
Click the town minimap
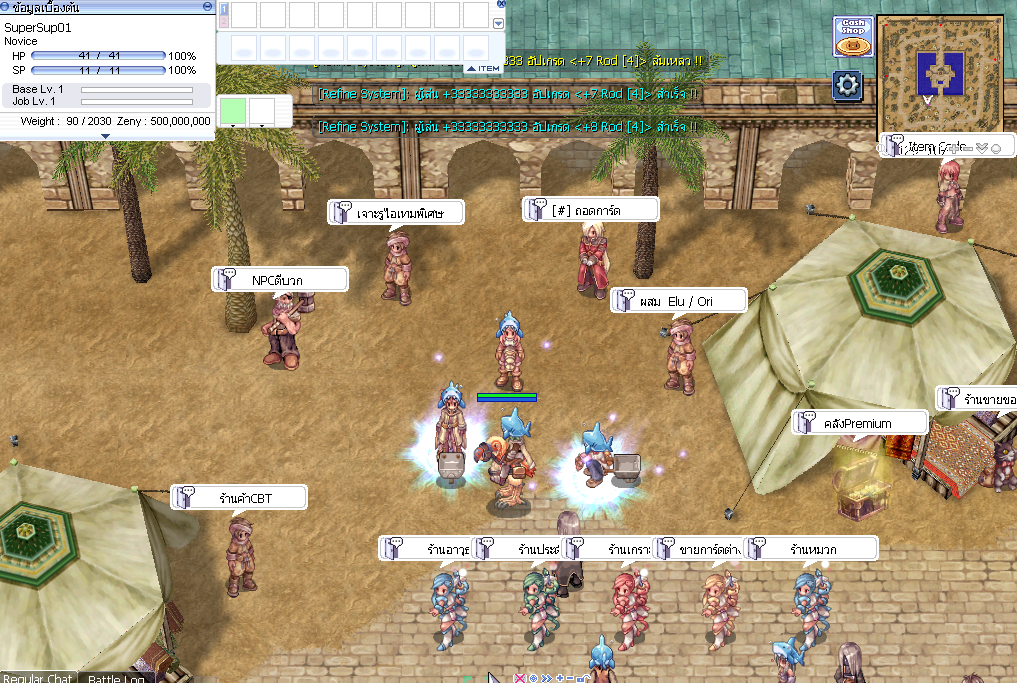click(x=940, y=69)
